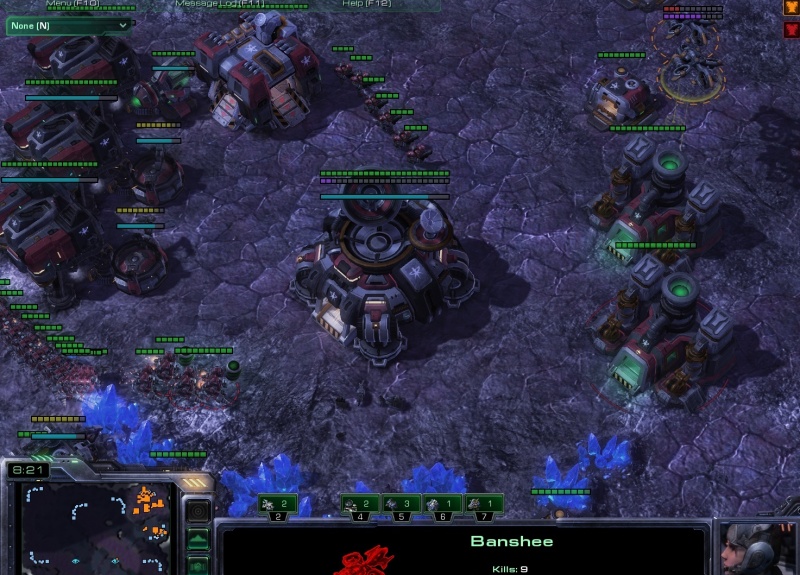The width and height of the screenshot is (800, 575).
Task: Select control group 6
Action: tap(441, 505)
